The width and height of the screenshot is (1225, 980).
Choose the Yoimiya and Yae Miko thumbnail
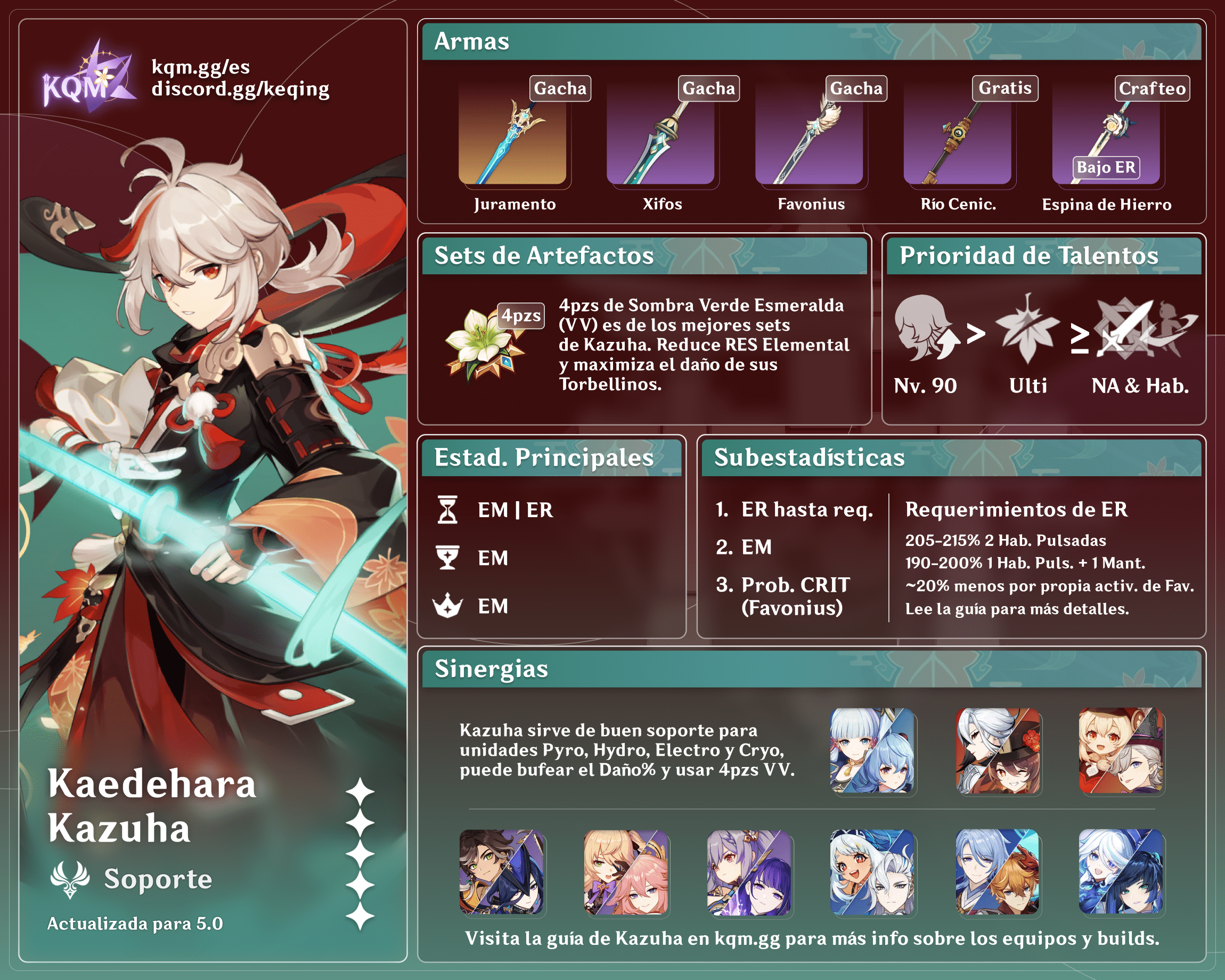click(x=626, y=872)
